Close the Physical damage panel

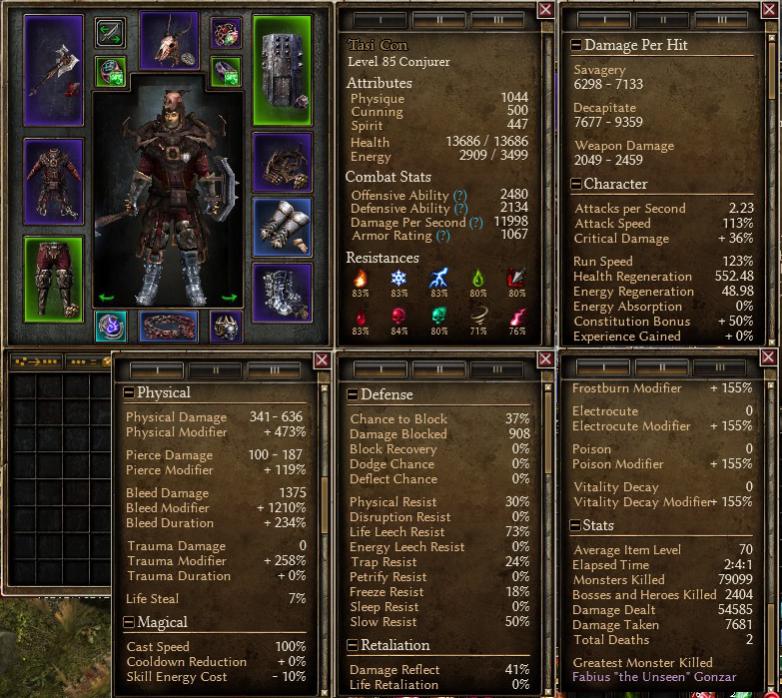click(x=322, y=359)
